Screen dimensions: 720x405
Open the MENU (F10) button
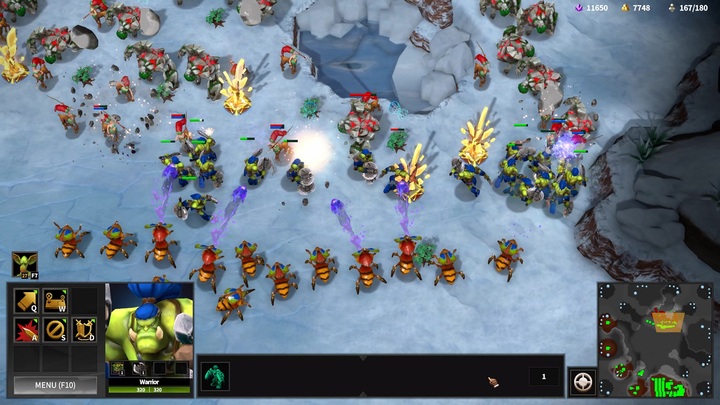coord(55,384)
